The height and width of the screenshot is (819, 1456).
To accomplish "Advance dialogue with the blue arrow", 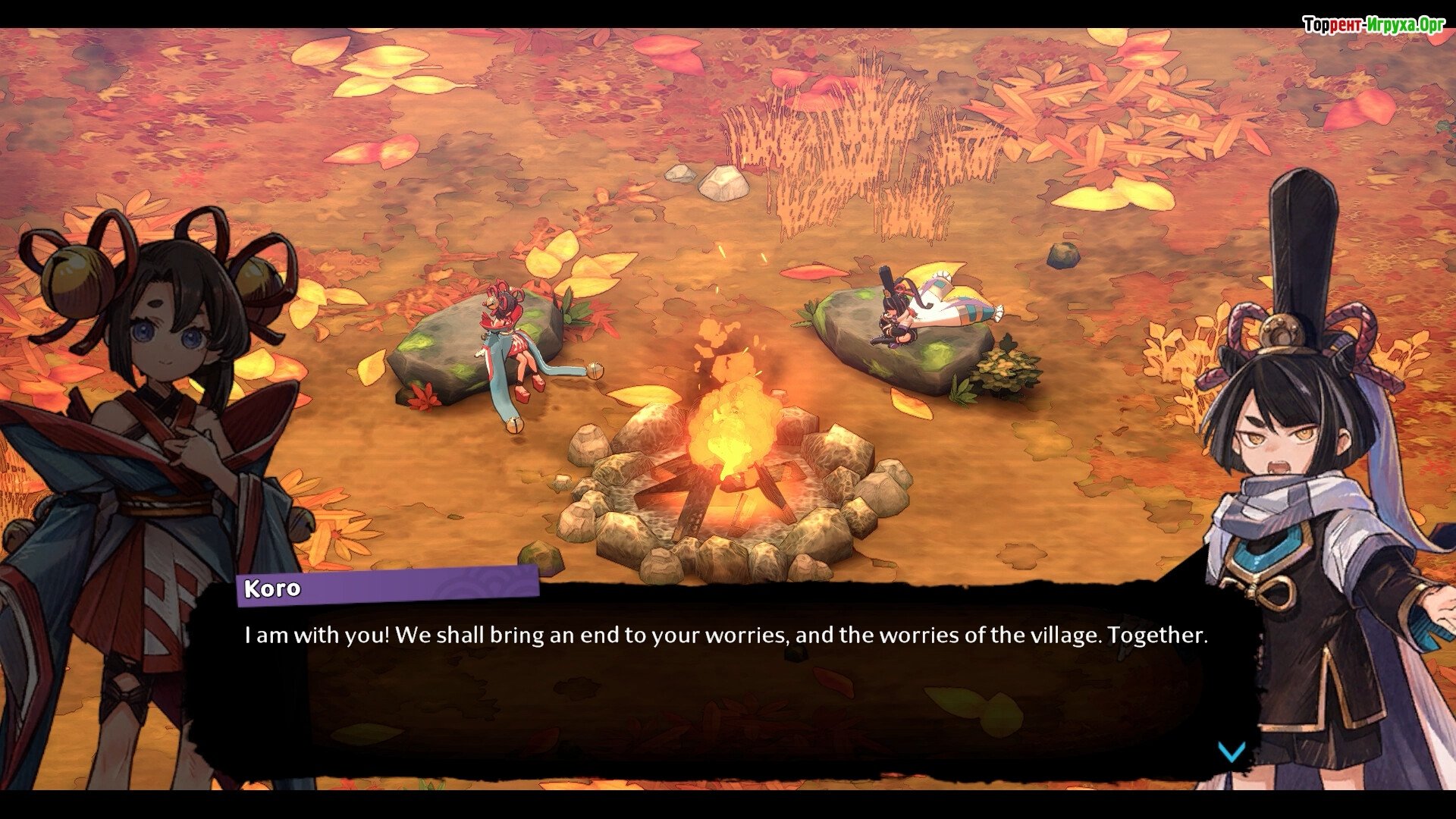I will tap(1231, 752).
